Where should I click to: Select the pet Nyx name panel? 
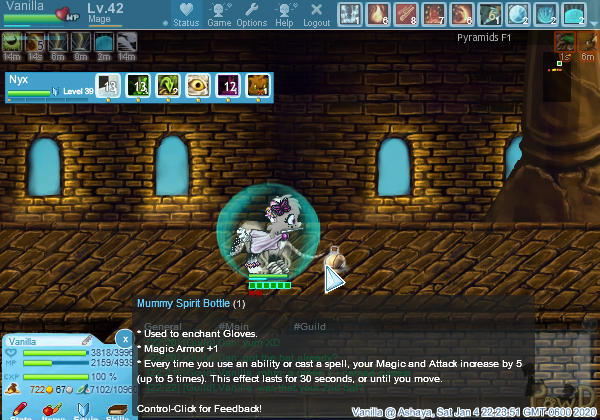45,85
